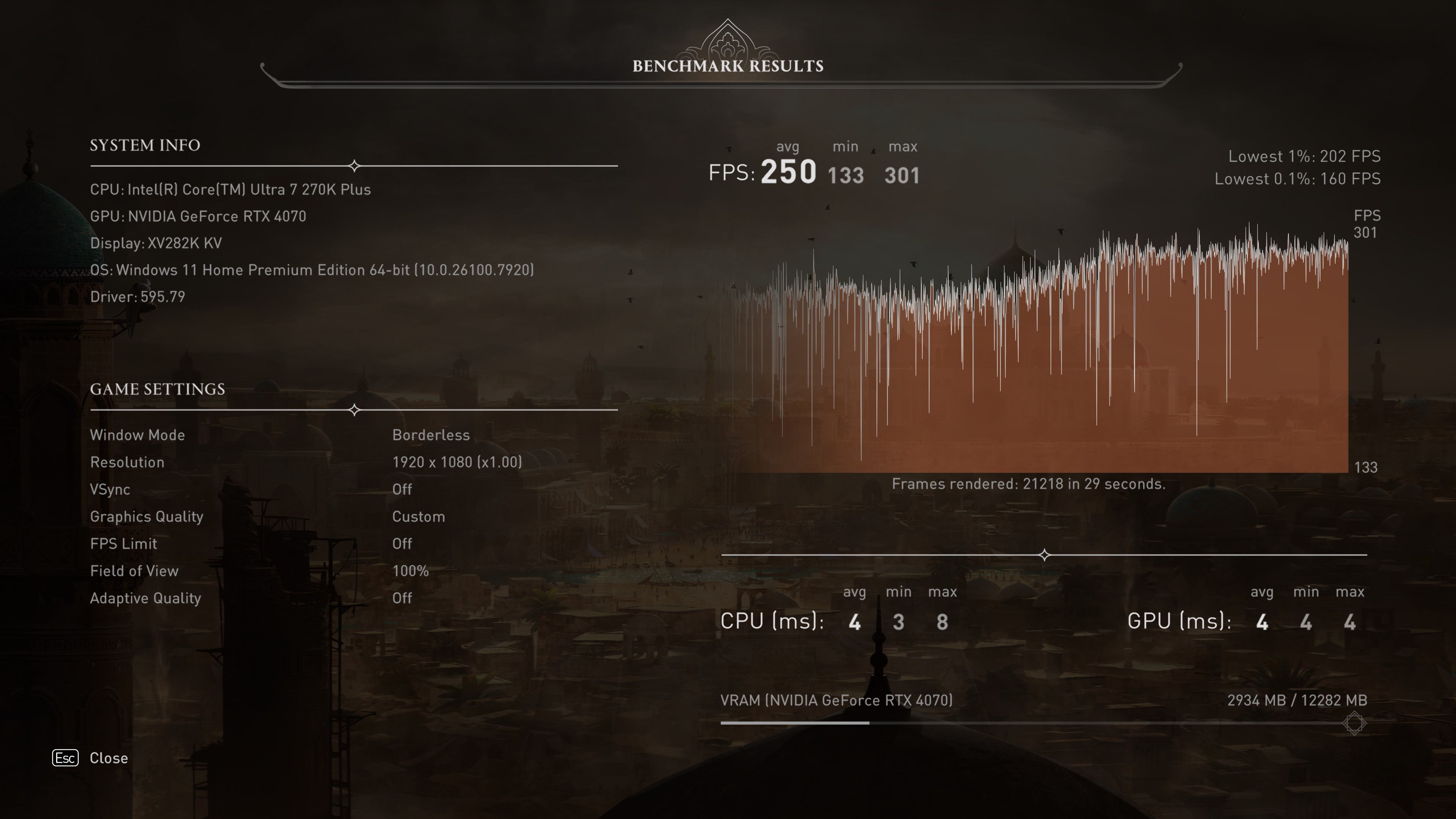1456x819 pixels.
Task: Select the Game Settings section header
Action: tap(157, 389)
